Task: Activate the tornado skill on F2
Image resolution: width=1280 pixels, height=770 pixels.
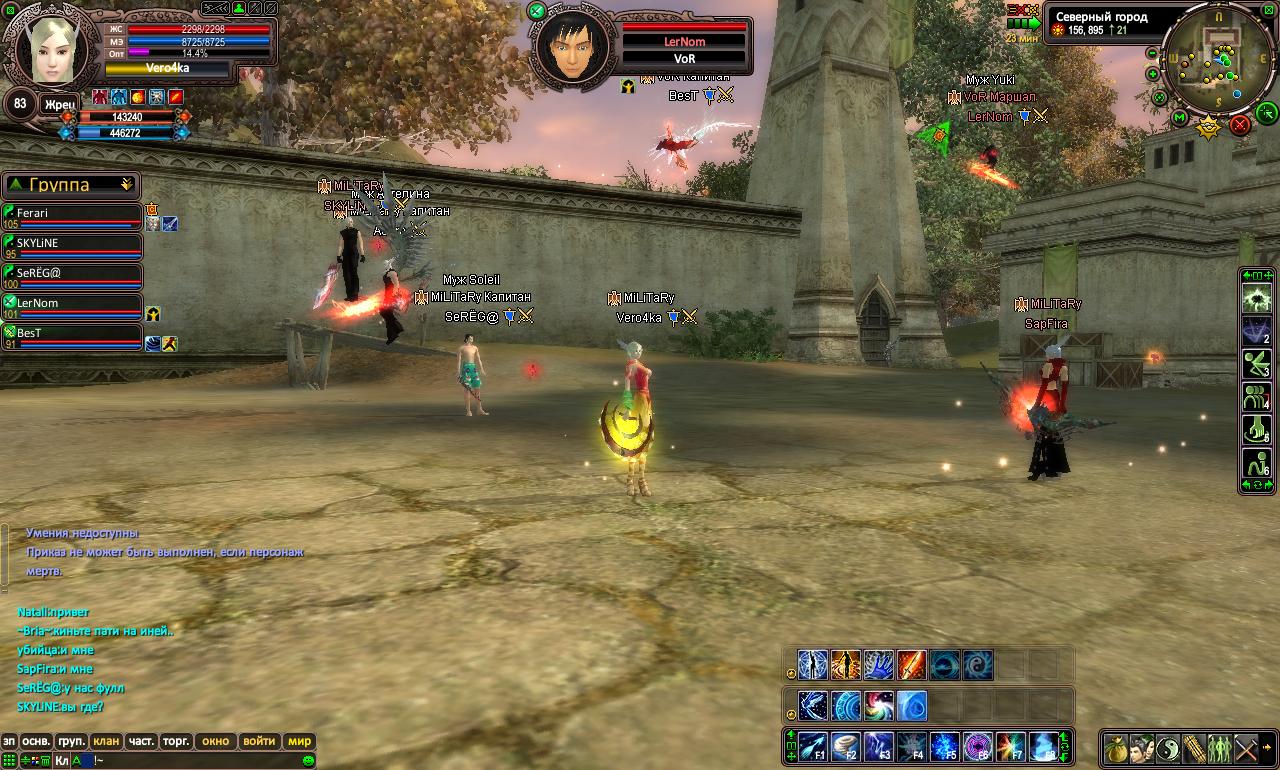Action: pos(846,747)
